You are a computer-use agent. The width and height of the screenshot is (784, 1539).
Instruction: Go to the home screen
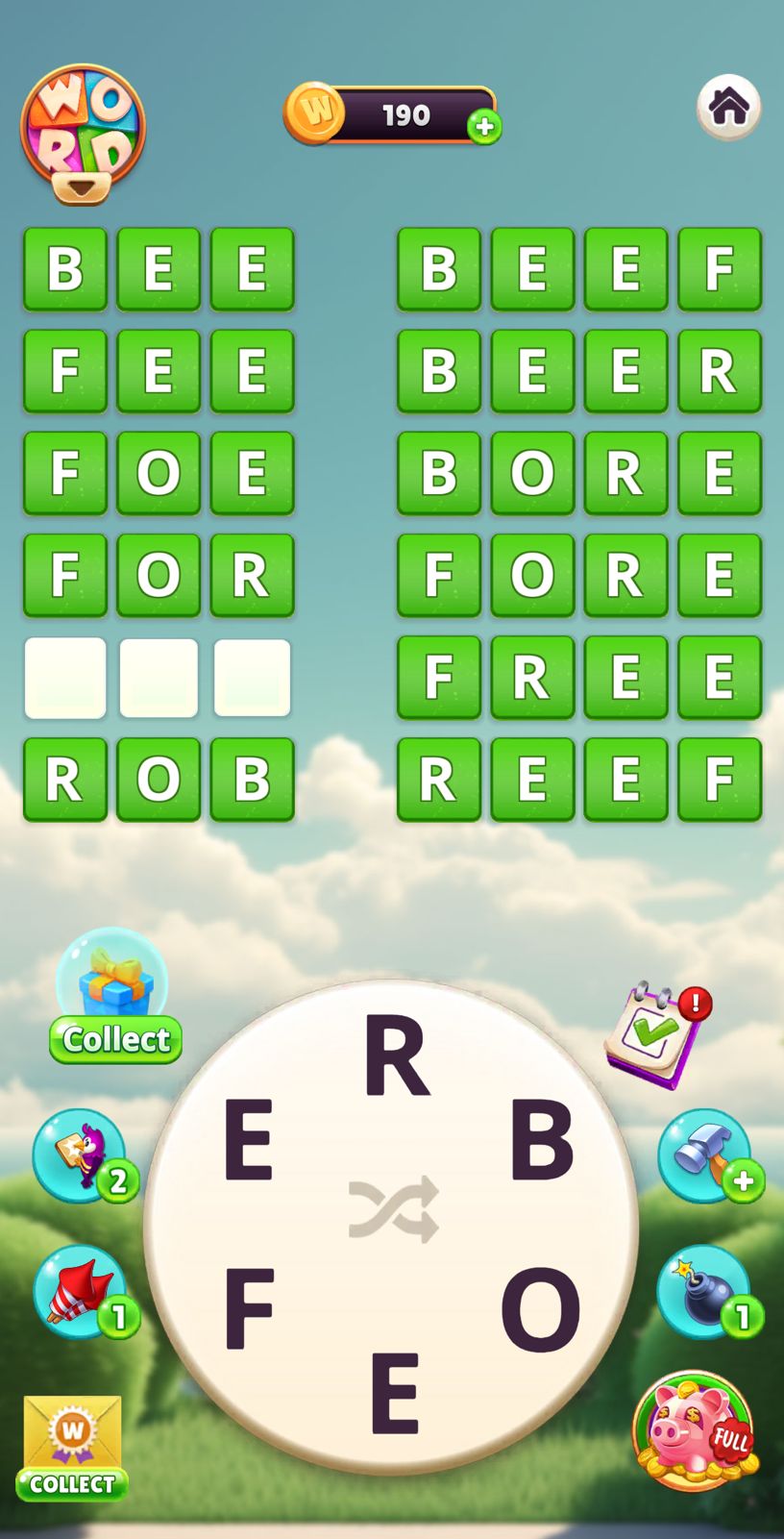click(x=728, y=107)
